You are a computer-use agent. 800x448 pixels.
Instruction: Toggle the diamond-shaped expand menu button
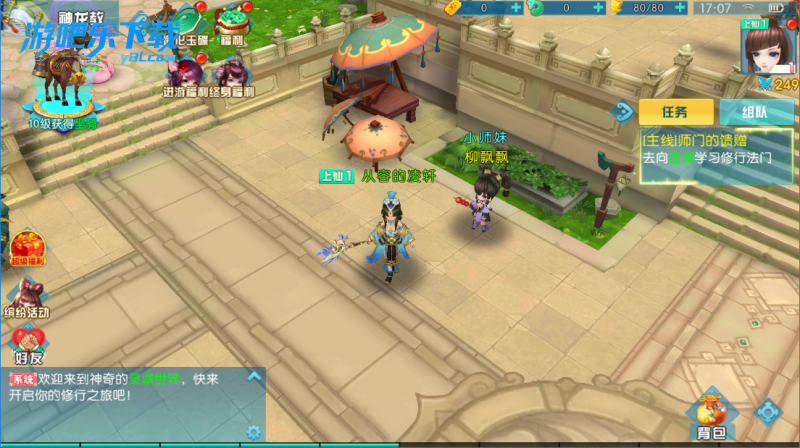pos(768,410)
